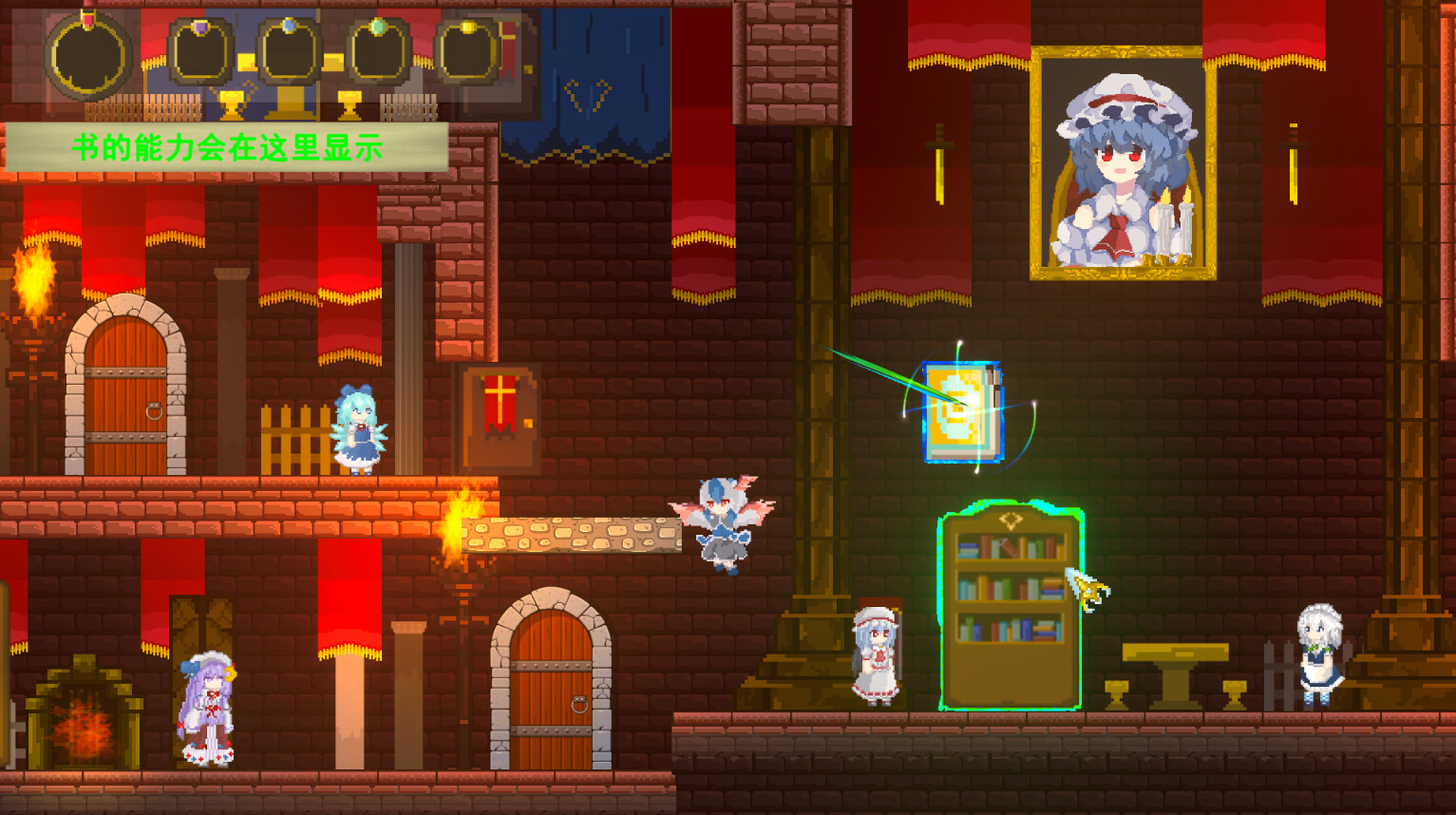Click Cirno standing by the fence

359,427
